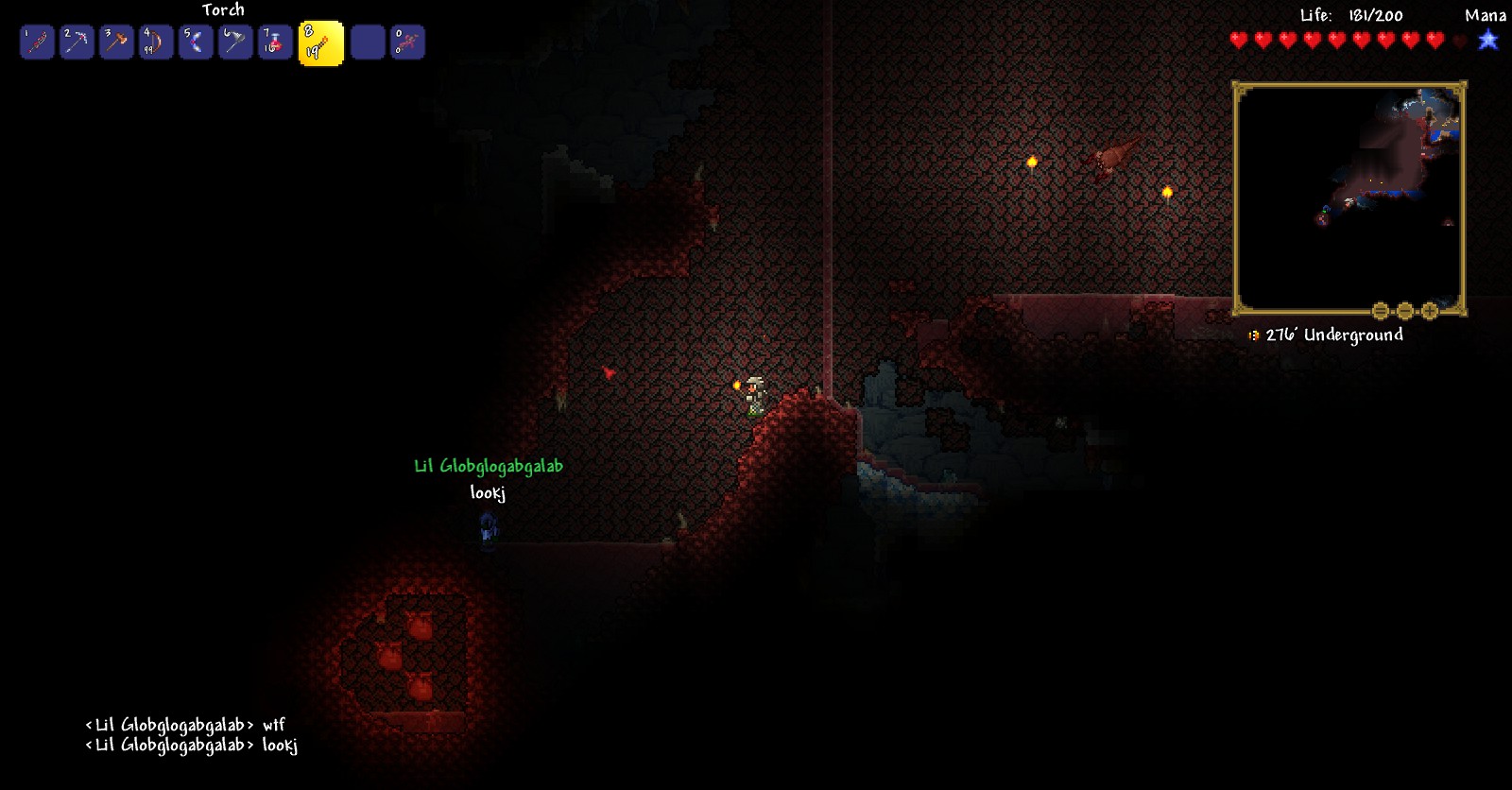
Task: Select the sickle tool in hotbar slot 6
Action: click(235, 42)
